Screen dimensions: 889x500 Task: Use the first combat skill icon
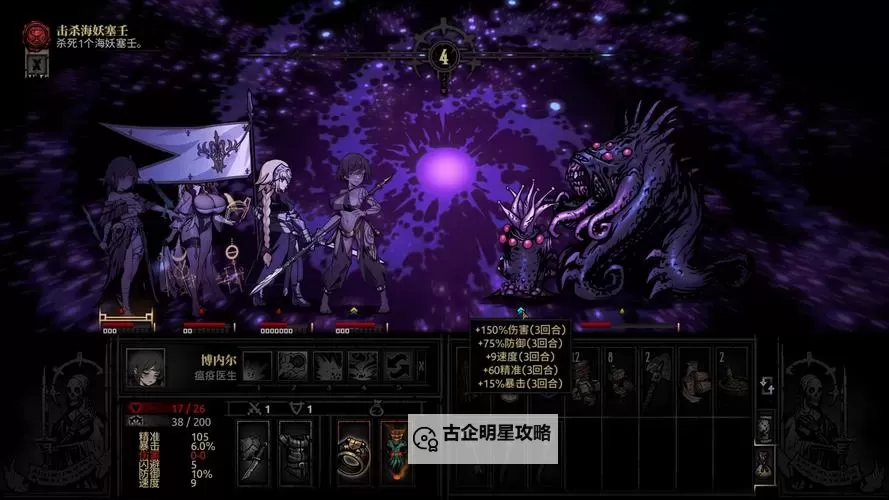pyautogui.click(x=257, y=367)
